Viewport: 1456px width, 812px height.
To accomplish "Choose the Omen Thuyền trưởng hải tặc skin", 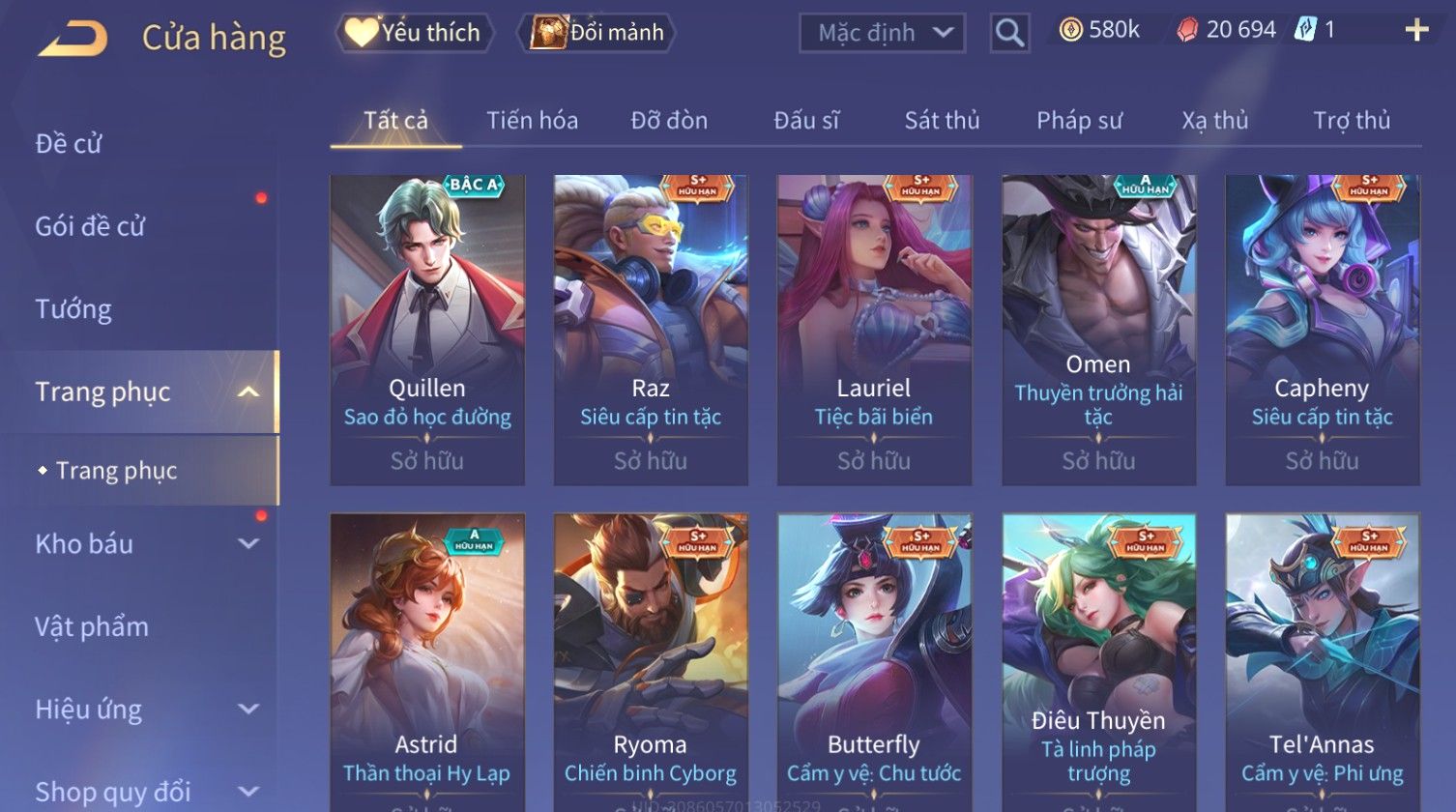I will [1098, 329].
